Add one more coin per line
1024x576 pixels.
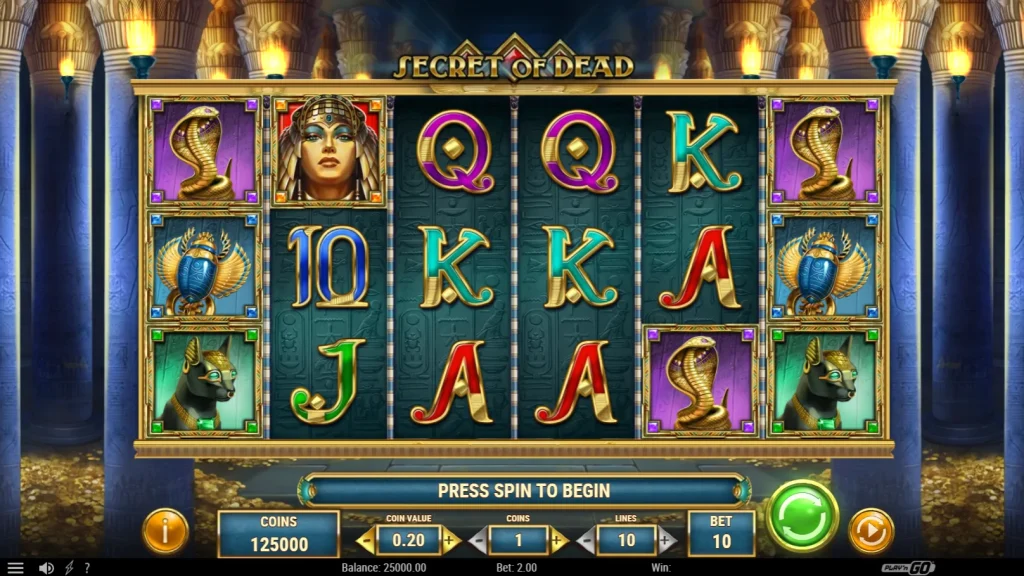click(558, 541)
